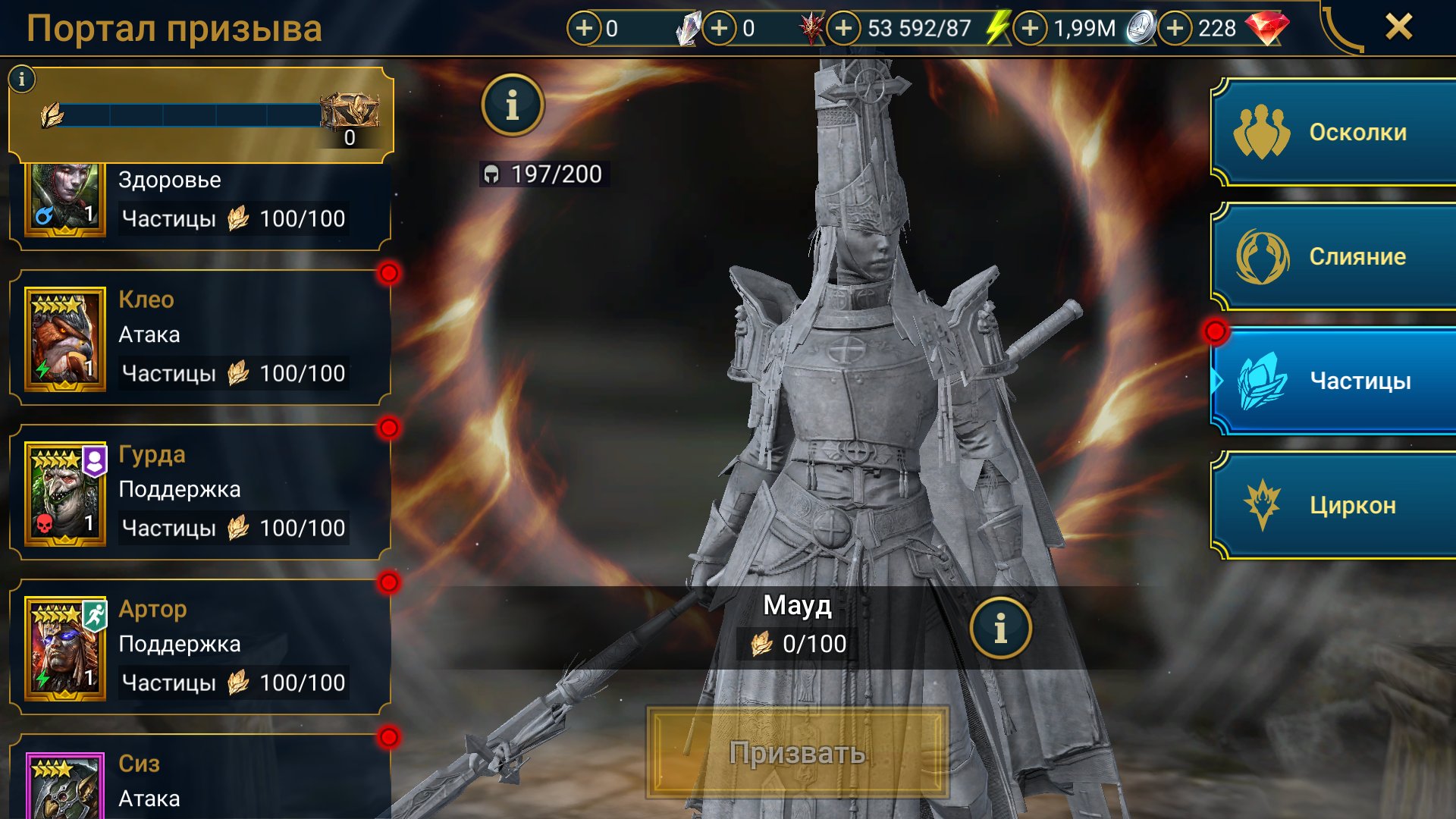Viewport: 1456px width, 819px height.
Task: Add more gems with the plus button
Action: click(x=1175, y=29)
